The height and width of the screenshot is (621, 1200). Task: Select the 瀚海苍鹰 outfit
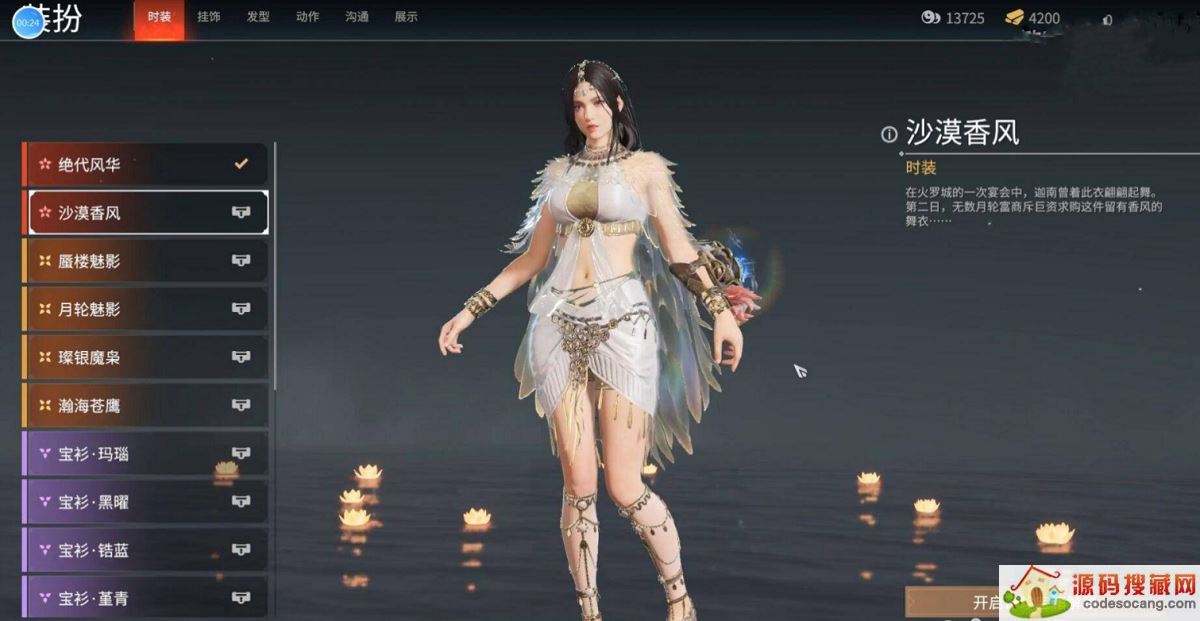click(x=146, y=405)
